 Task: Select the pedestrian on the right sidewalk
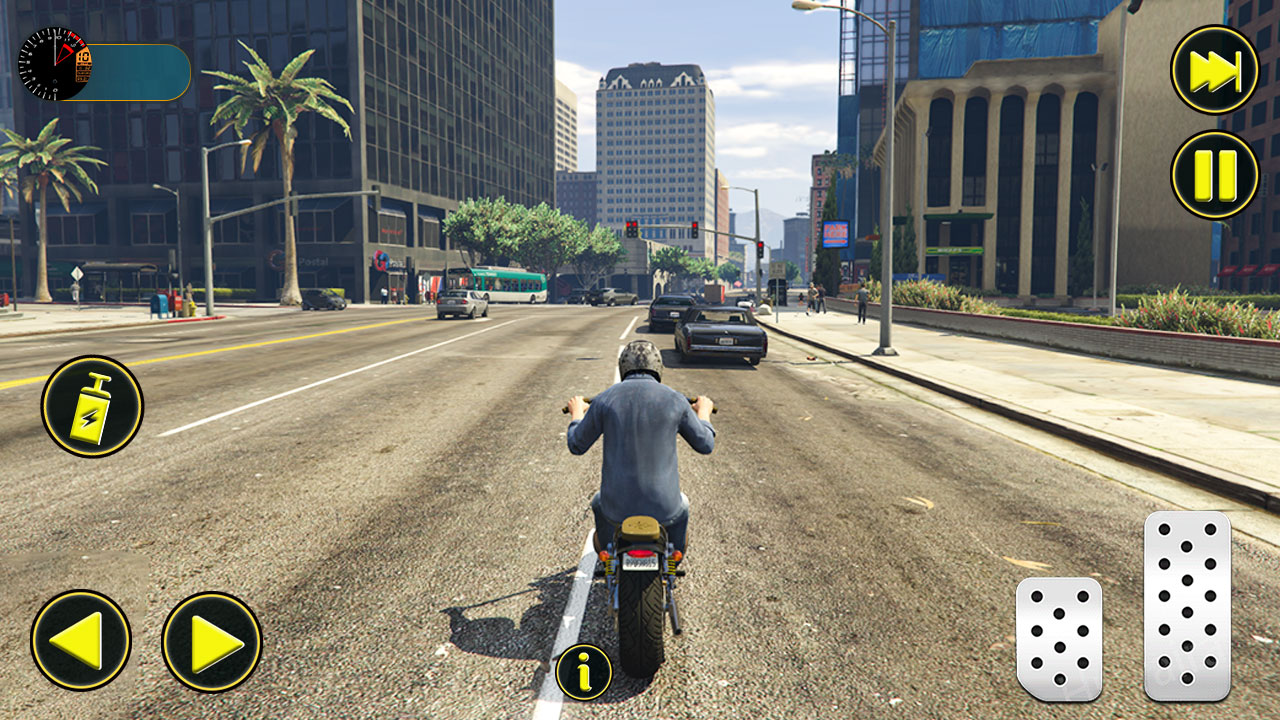click(x=861, y=300)
